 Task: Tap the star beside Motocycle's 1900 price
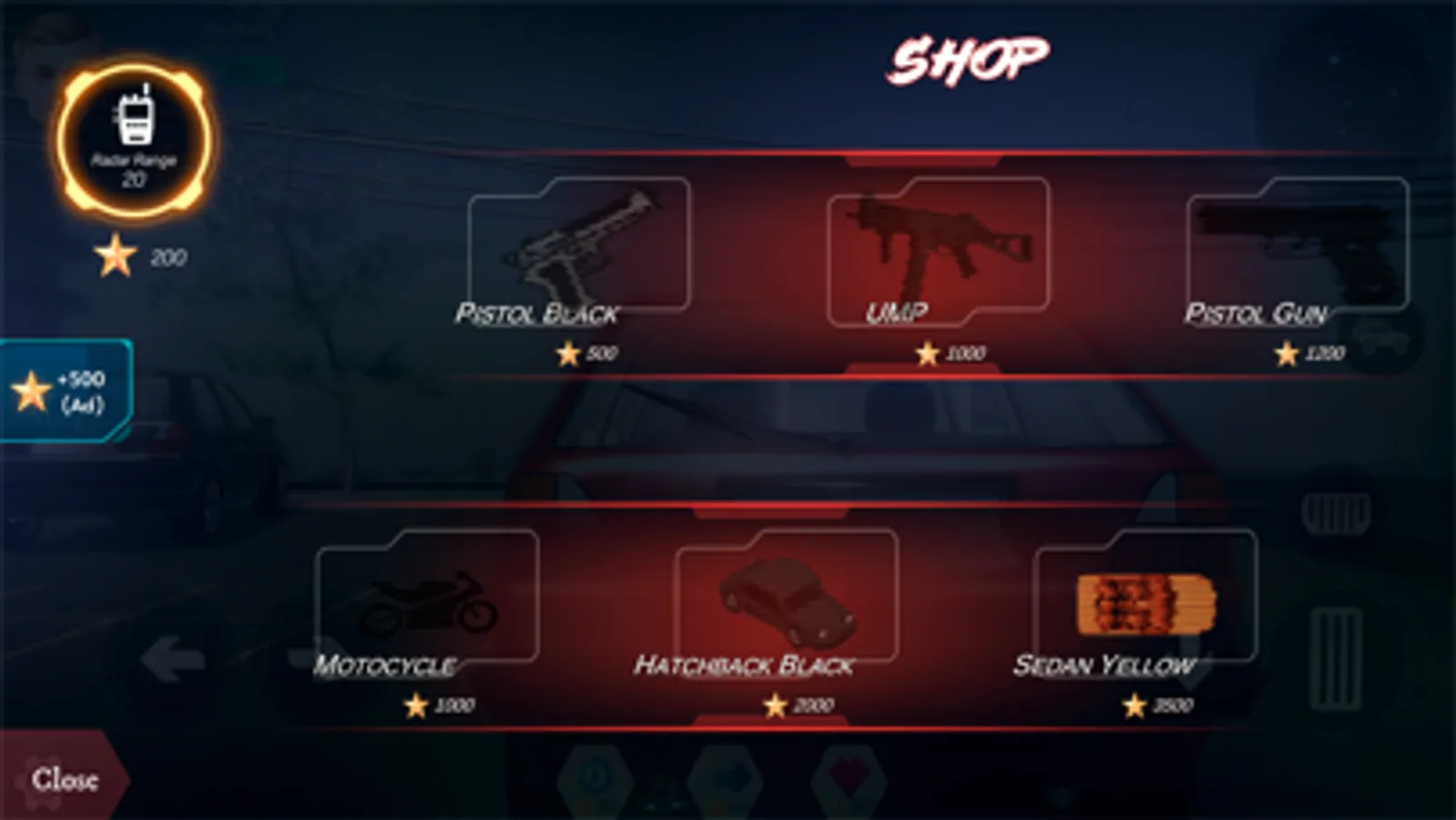(x=415, y=704)
